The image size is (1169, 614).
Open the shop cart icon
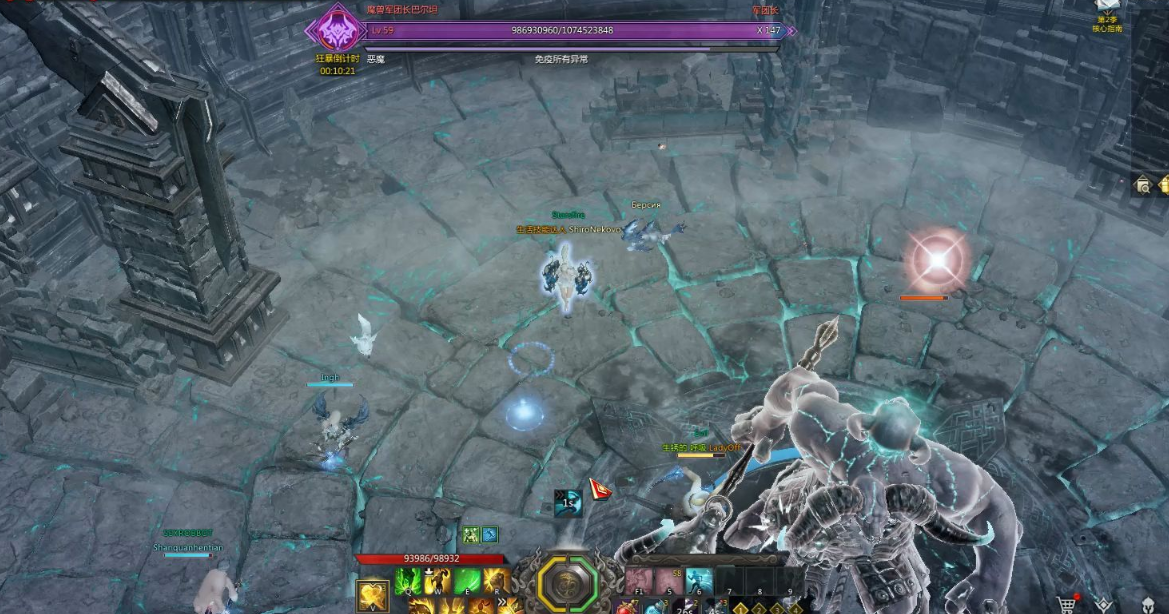click(x=1067, y=605)
